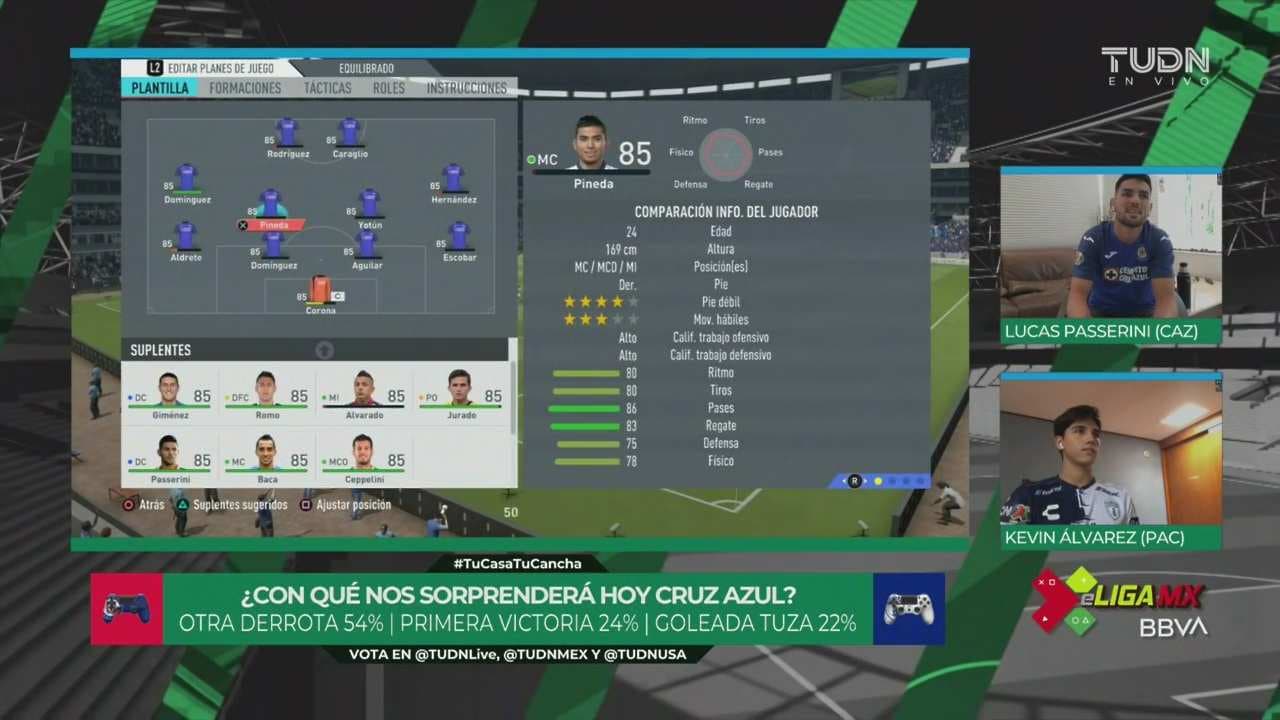
Task: Choose left back Aldrete
Action: [x=185, y=237]
